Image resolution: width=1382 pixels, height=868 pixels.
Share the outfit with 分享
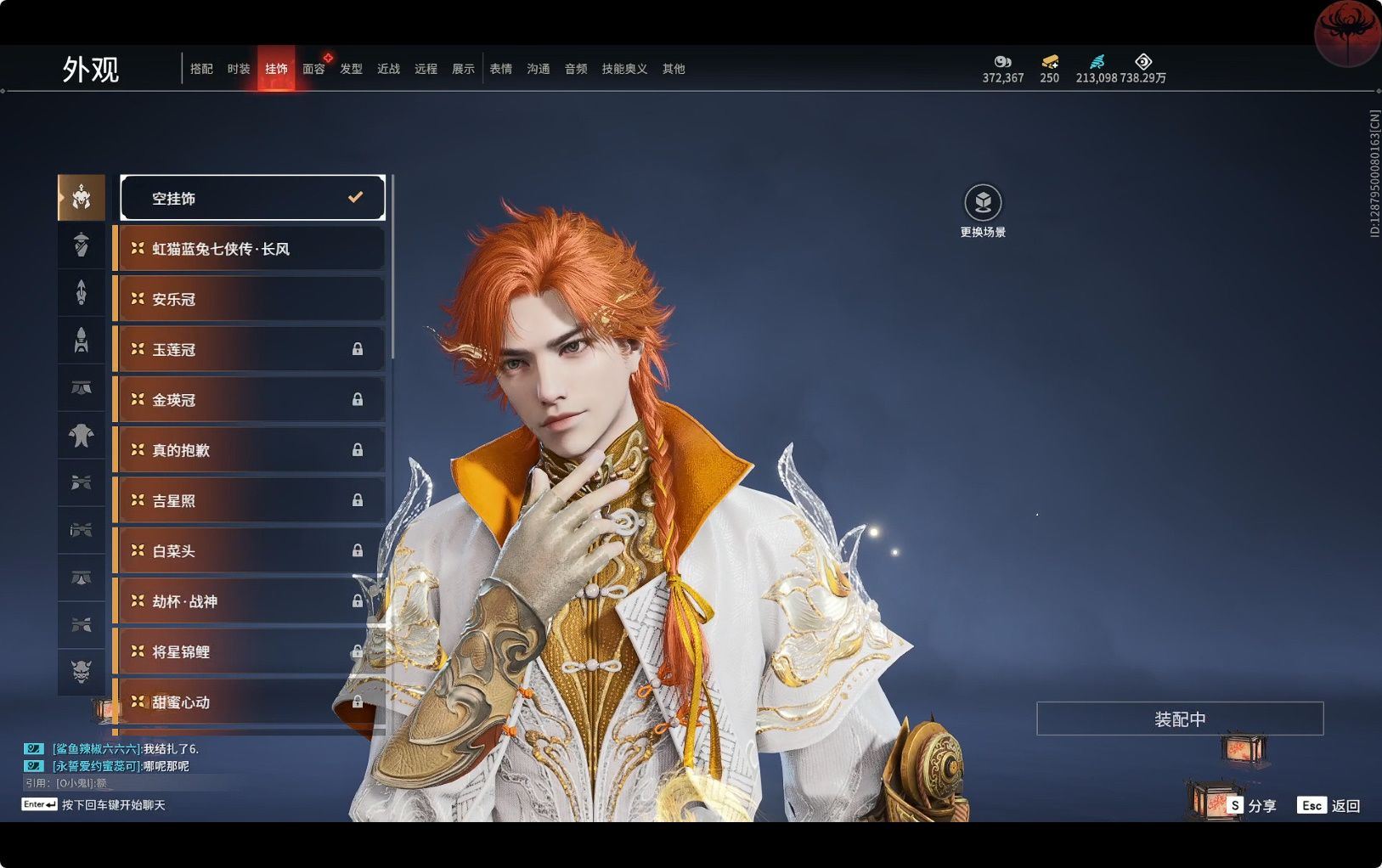coord(1252,805)
